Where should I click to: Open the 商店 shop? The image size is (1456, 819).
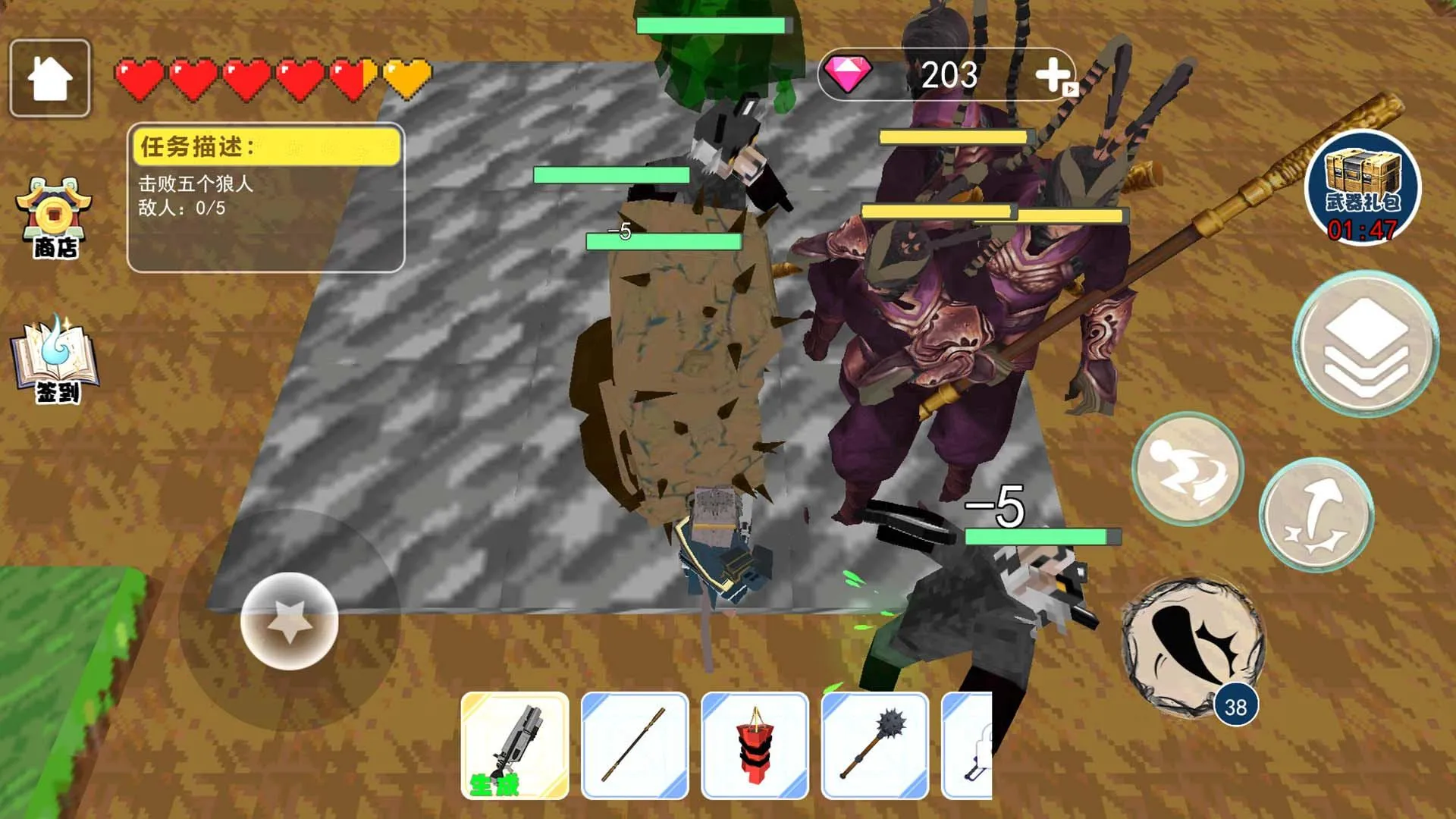pyautogui.click(x=54, y=219)
